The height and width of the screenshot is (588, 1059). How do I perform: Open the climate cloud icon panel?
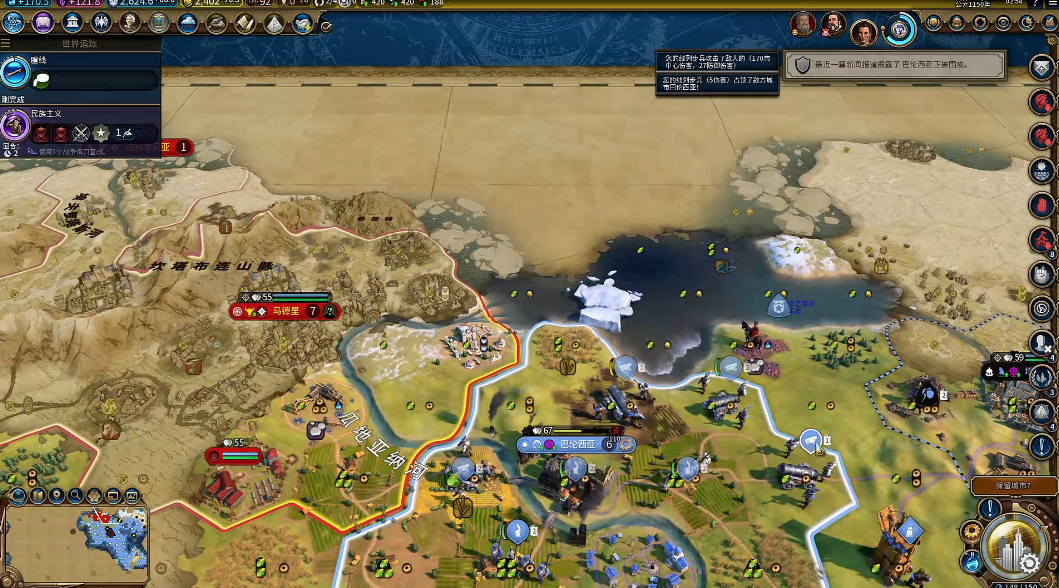pyautogui.click(x=188, y=22)
